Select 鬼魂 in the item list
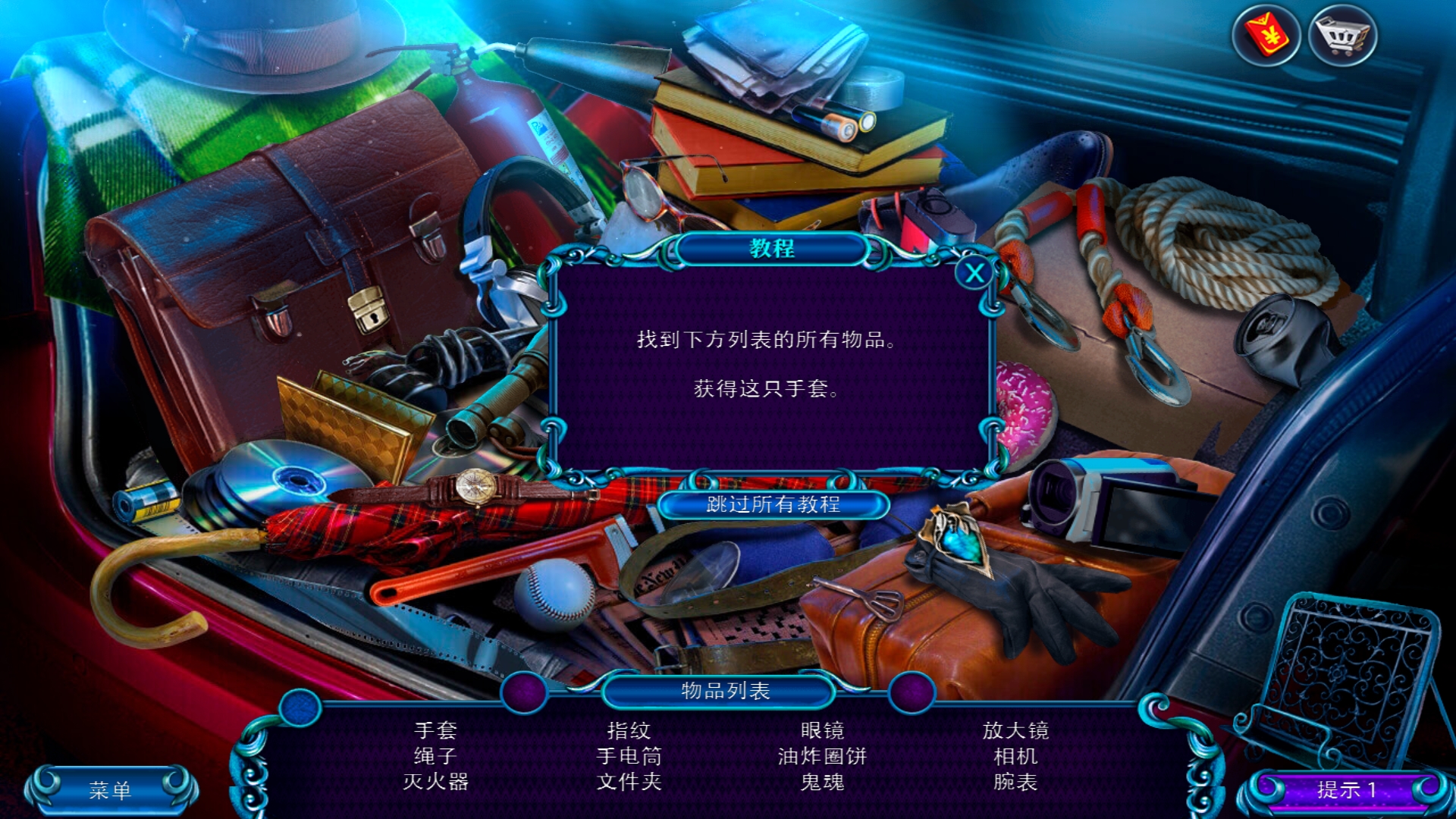The width and height of the screenshot is (1456, 819). tap(822, 782)
